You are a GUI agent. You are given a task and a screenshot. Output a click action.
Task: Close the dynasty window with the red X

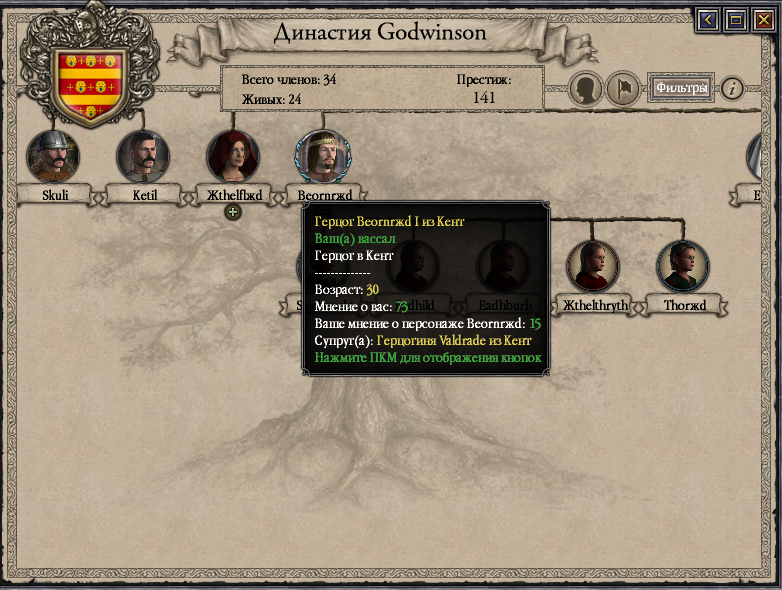tap(762, 19)
